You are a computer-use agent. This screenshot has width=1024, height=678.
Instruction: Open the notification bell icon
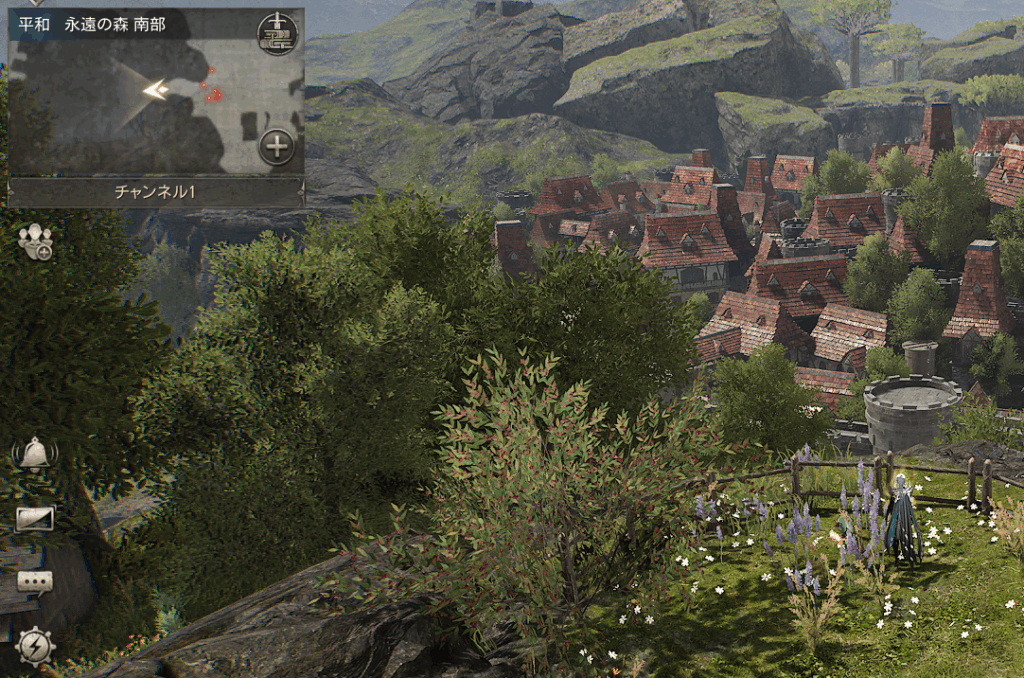pyautogui.click(x=34, y=455)
